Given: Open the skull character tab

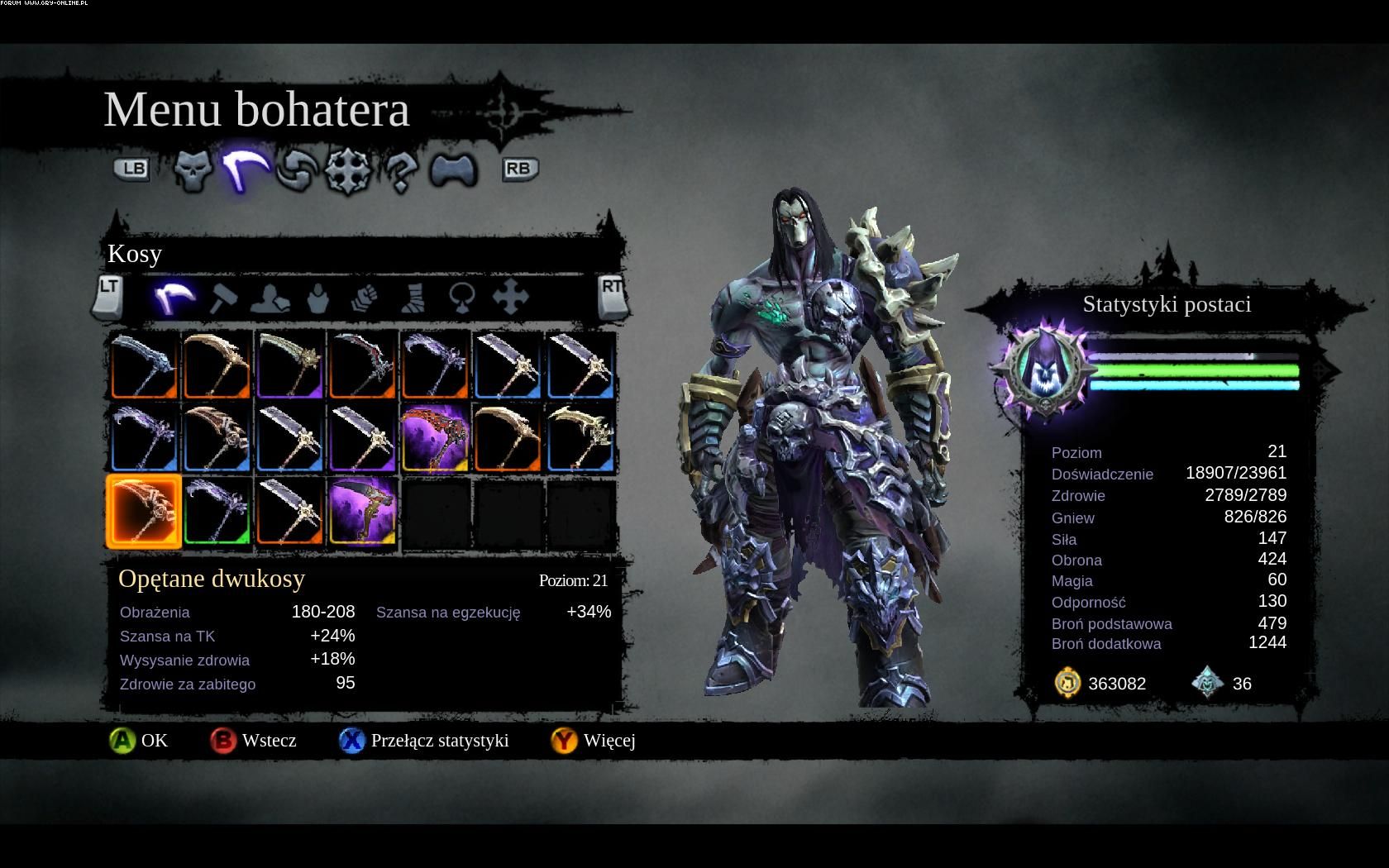Looking at the screenshot, I should click(193, 169).
